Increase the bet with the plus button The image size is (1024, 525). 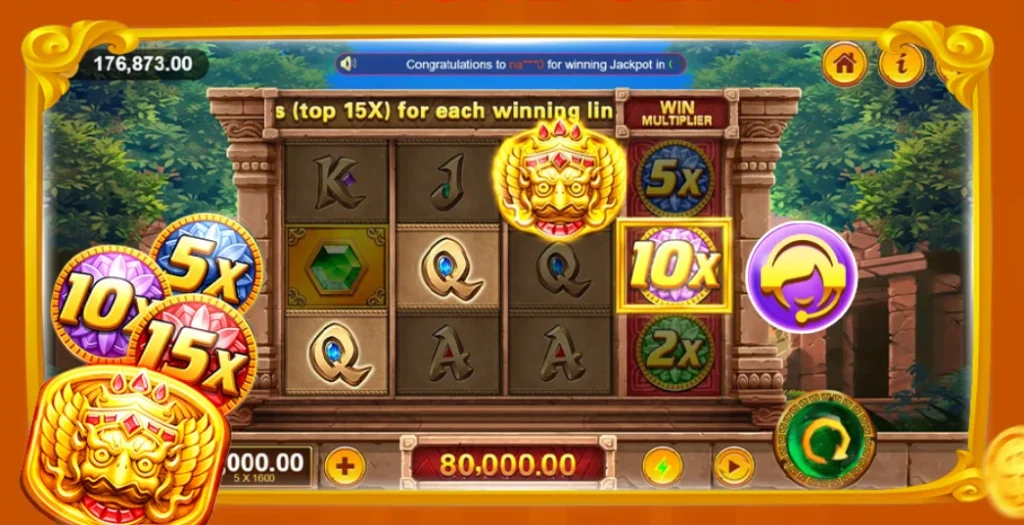[344, 466]
